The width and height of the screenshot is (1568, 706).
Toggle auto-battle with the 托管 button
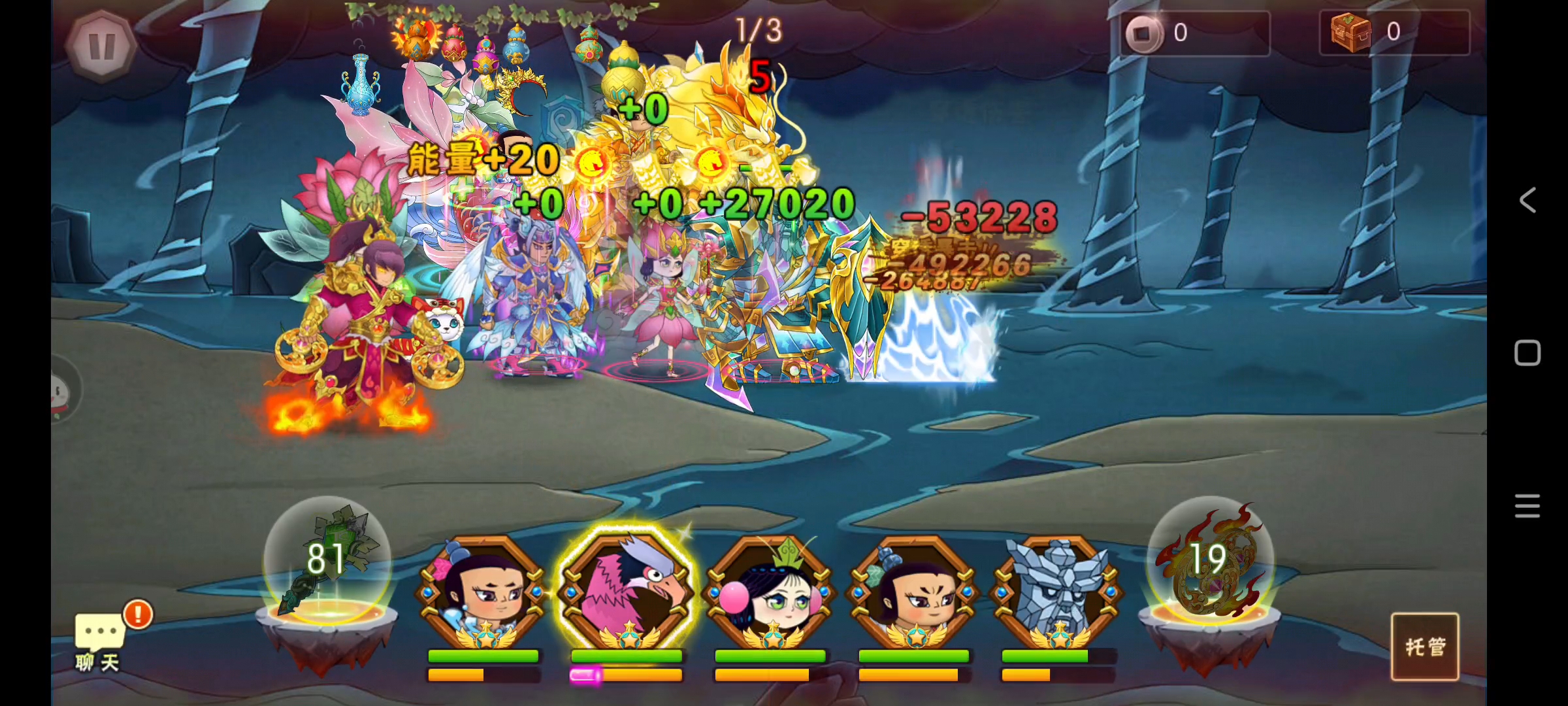(x=1424, y=647)
